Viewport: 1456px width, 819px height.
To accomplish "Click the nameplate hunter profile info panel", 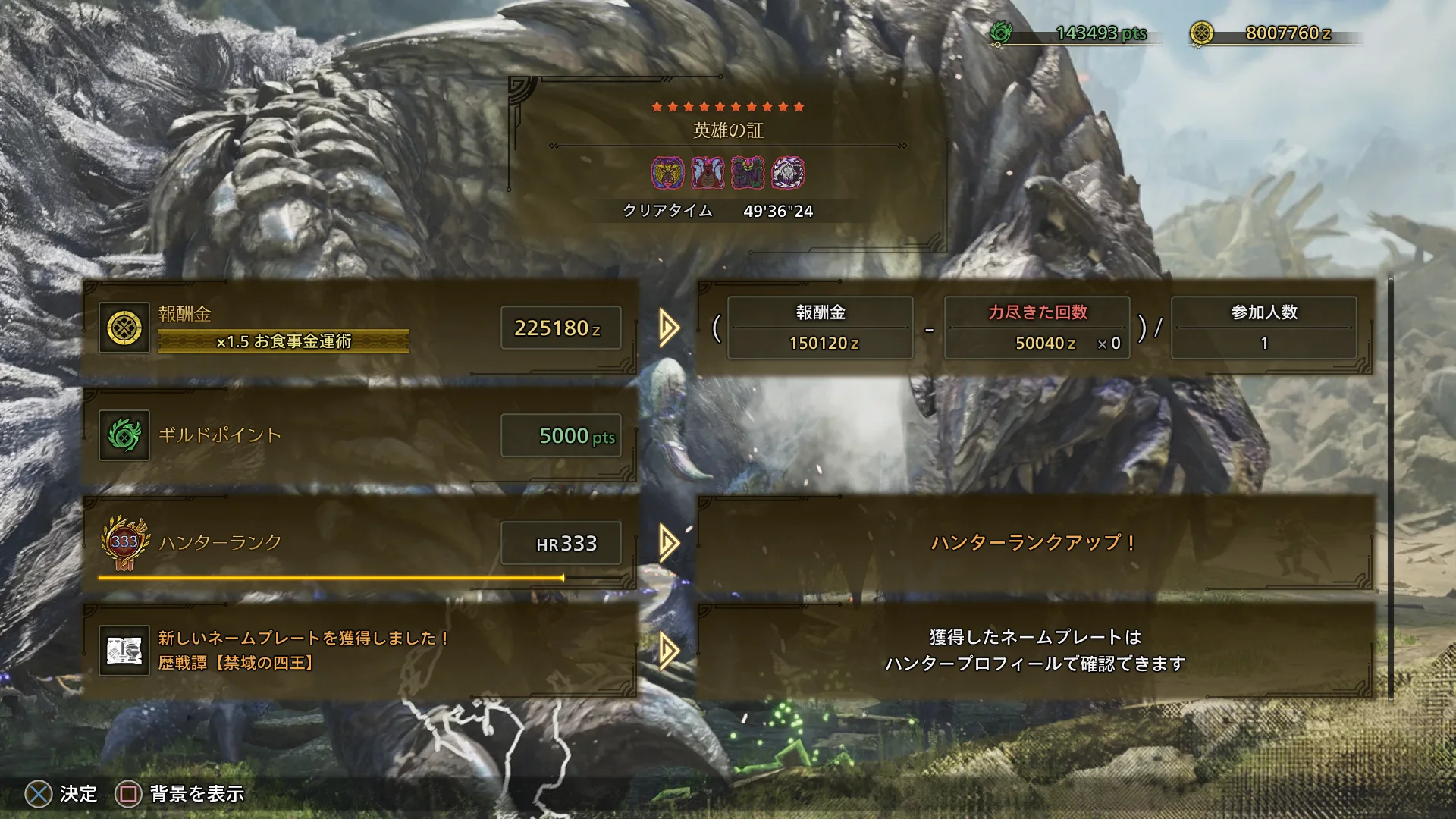I will pyautogui.click(x=1034, y=651).
